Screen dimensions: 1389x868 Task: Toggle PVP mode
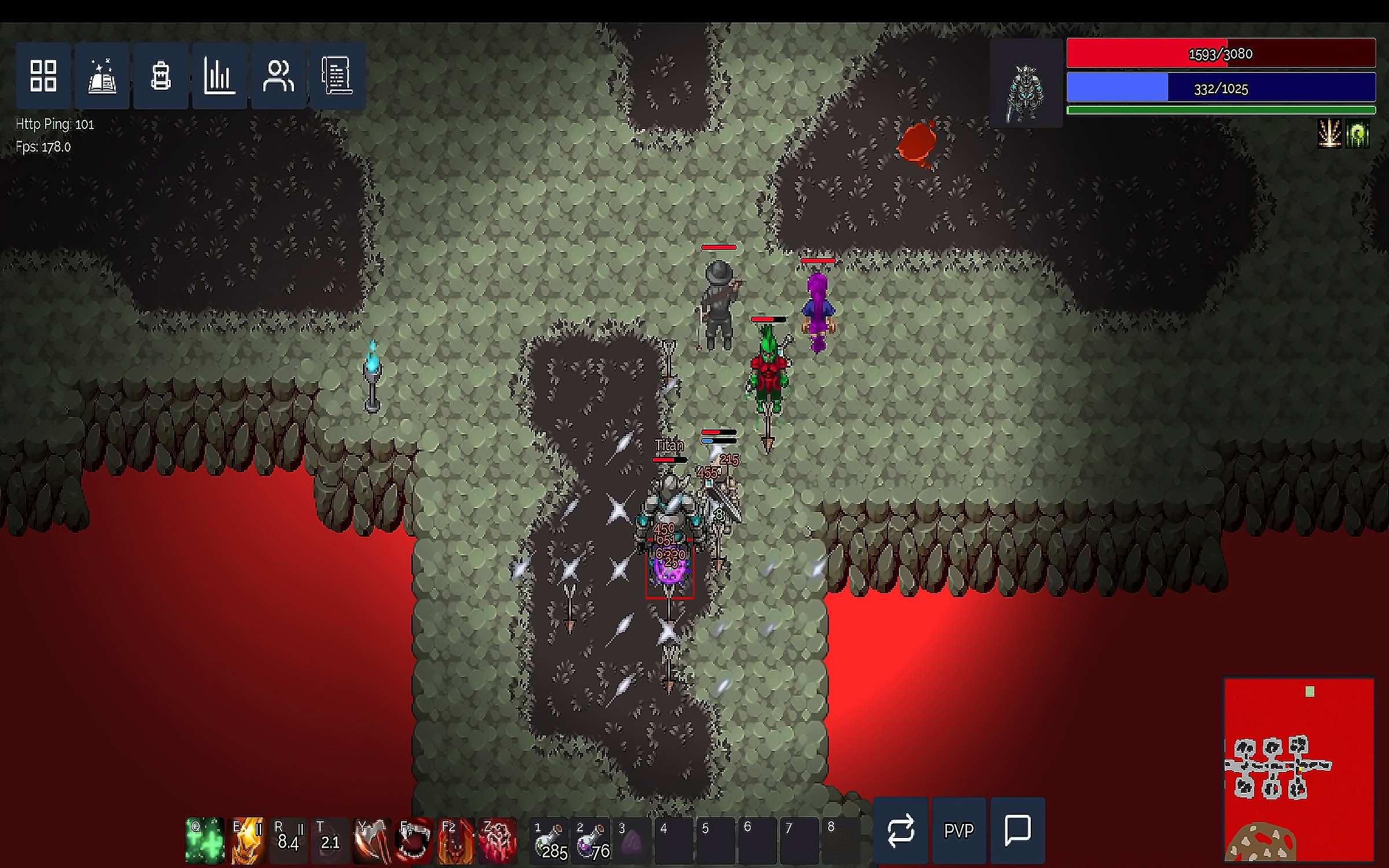point(959,830)
